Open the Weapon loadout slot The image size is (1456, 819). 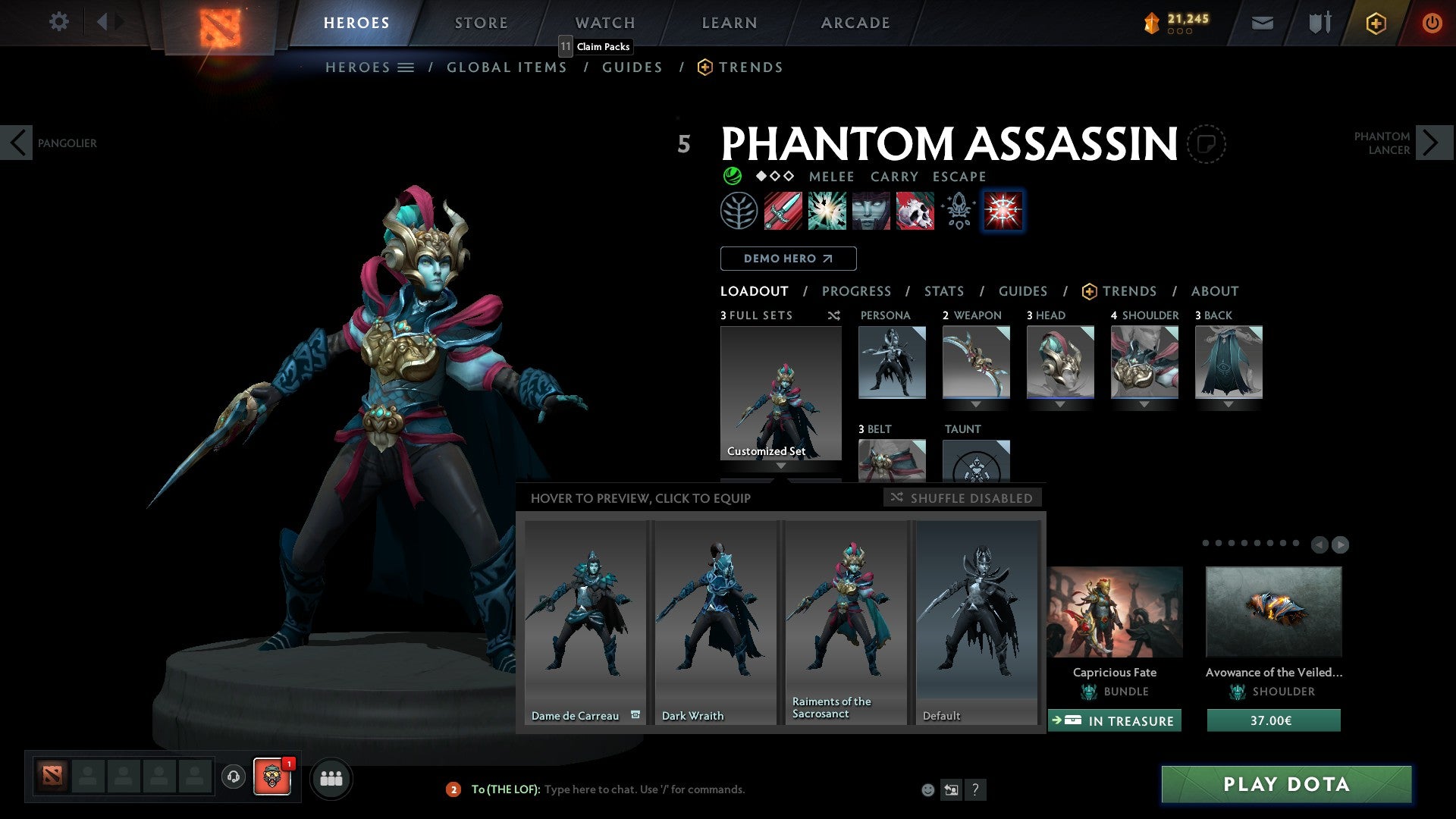pos(976,362)
